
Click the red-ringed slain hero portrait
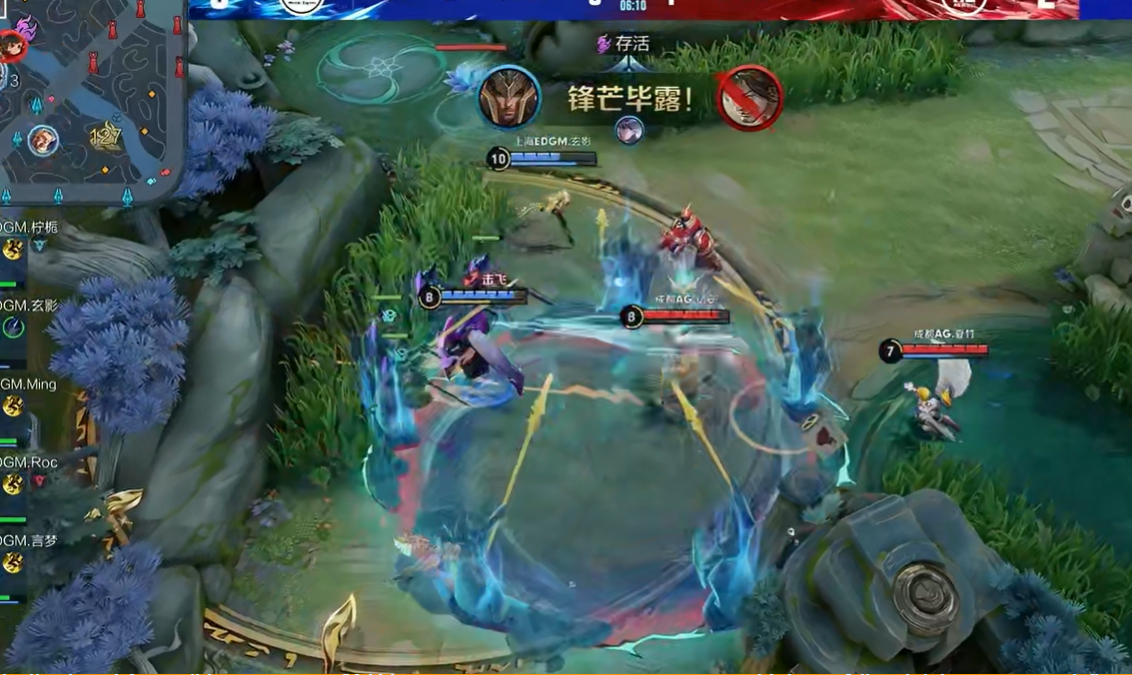(749, 97)
